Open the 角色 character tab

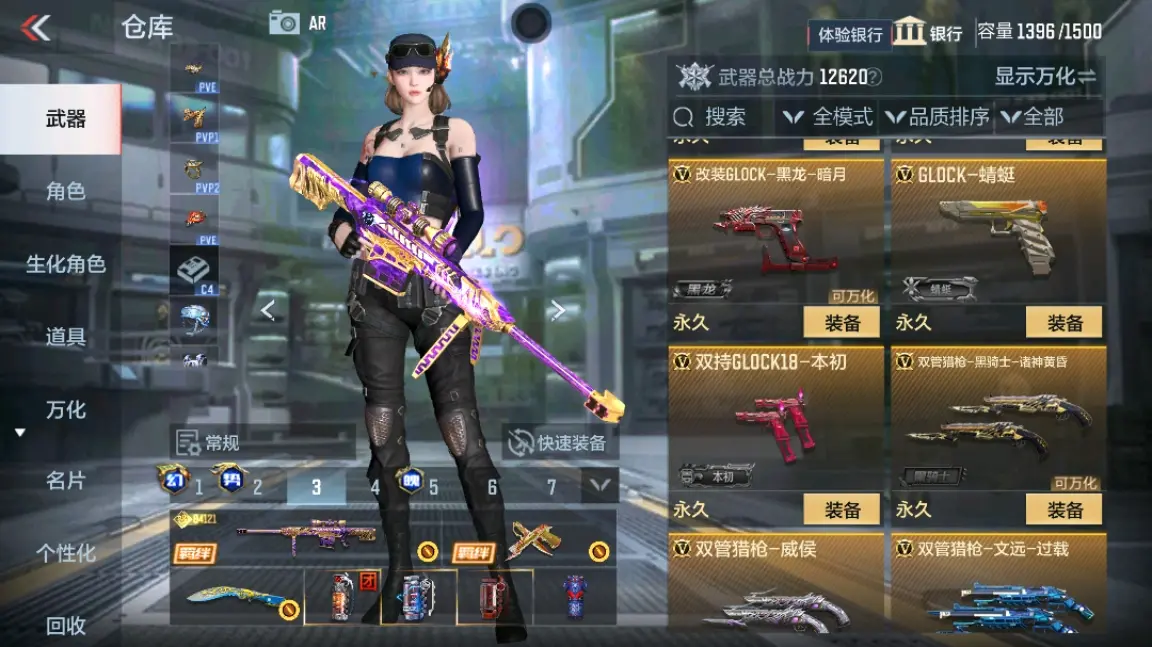coord(64,191)
